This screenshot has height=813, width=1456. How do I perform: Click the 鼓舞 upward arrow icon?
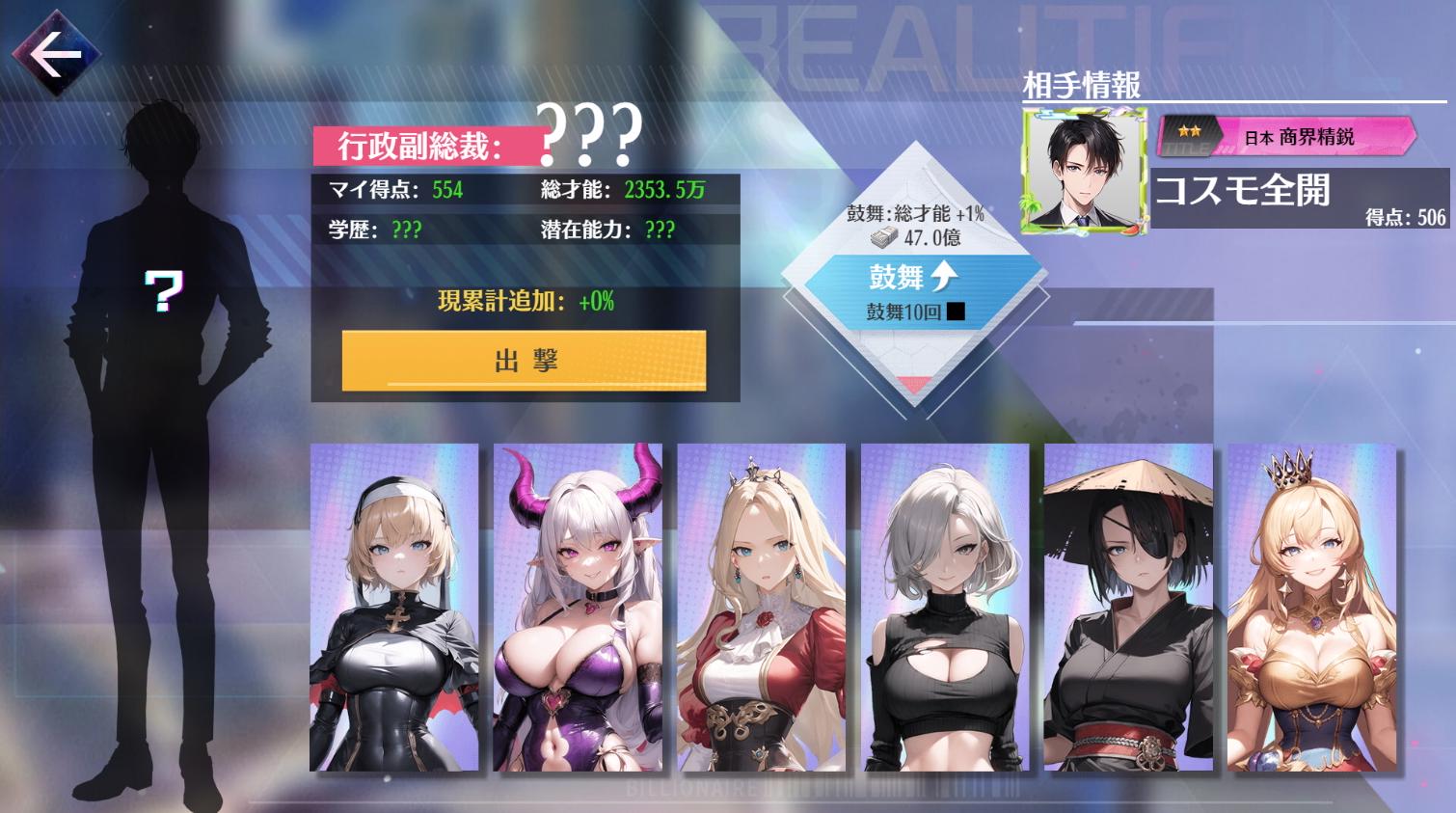(945, 274)
